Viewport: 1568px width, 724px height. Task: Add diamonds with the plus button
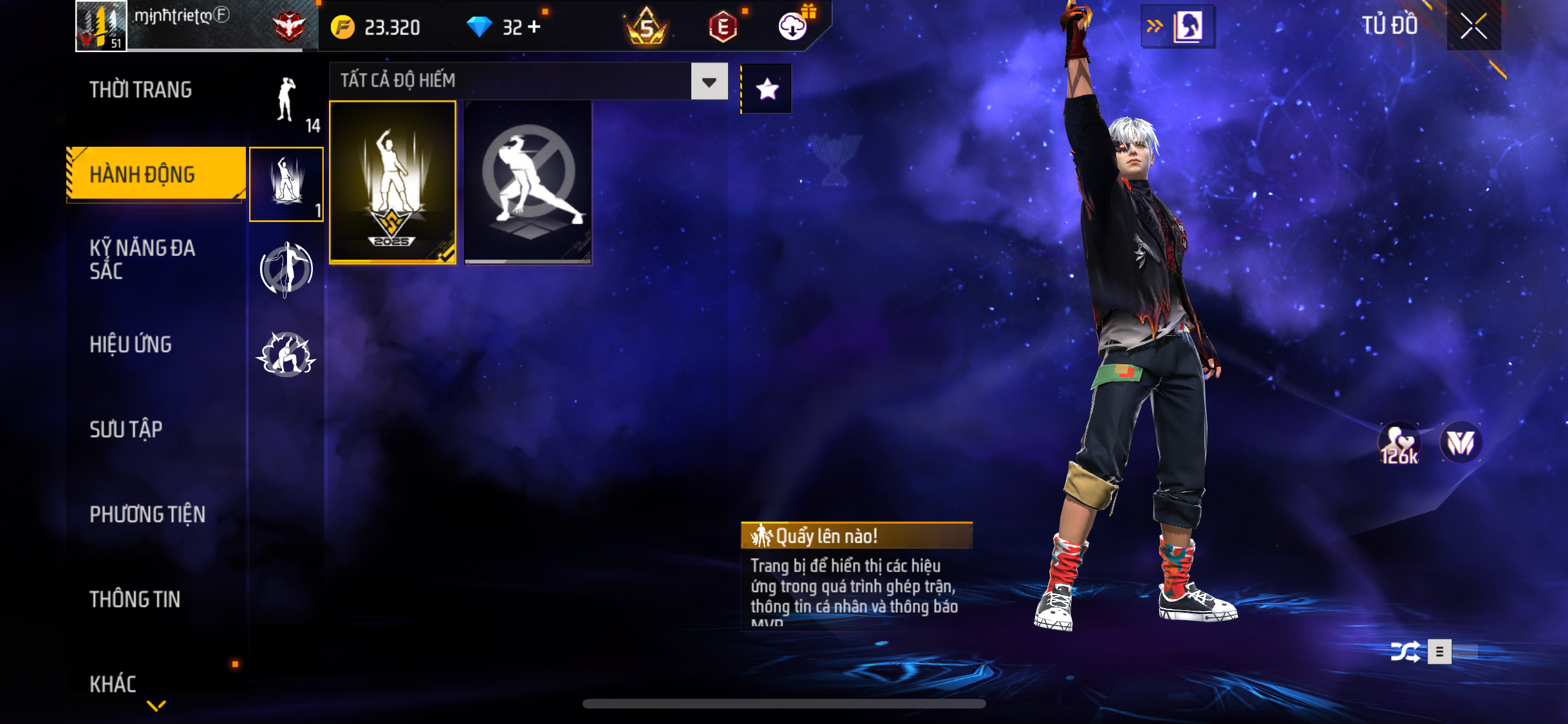[x=534, y=27]
